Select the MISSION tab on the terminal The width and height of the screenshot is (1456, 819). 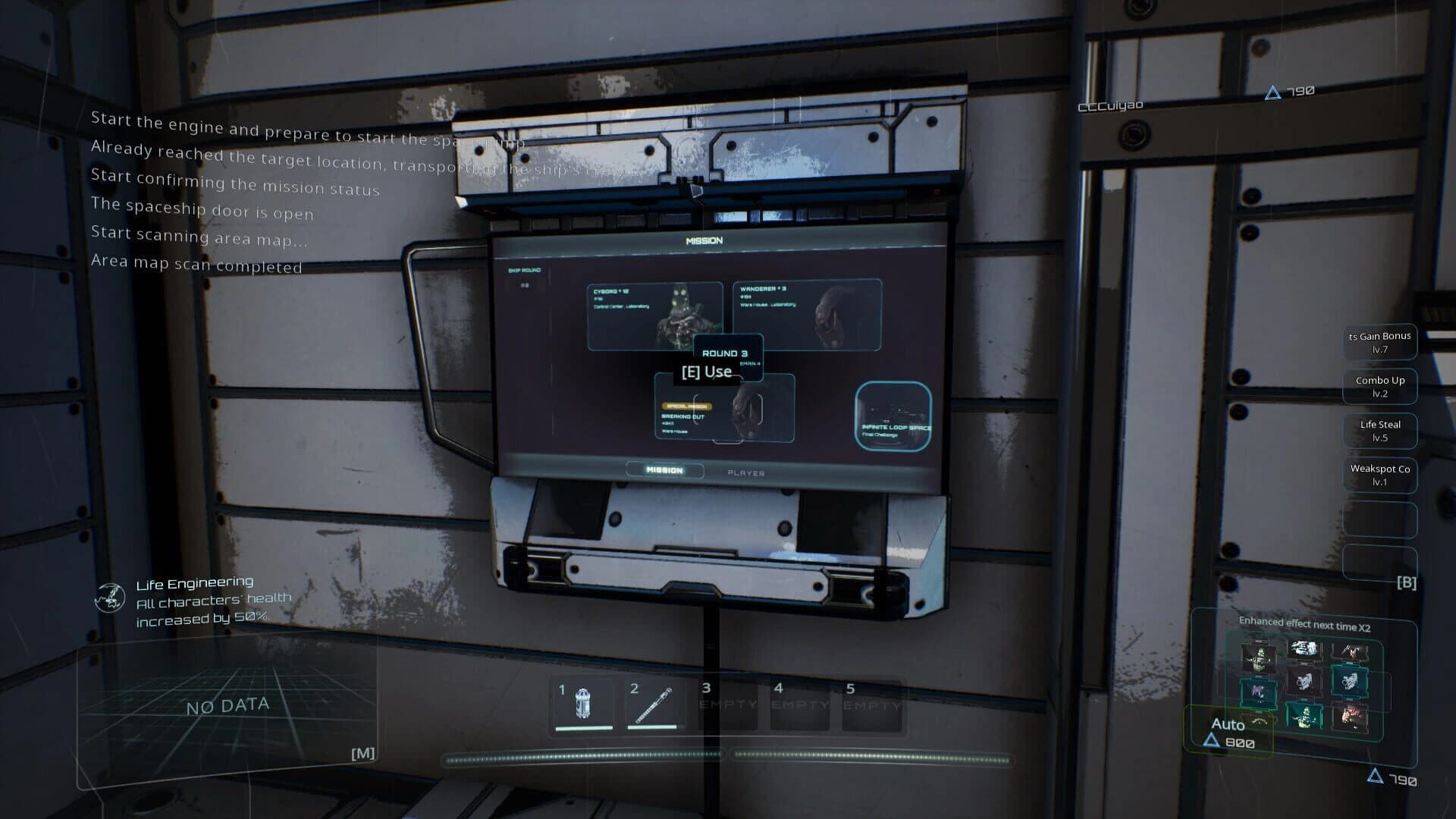[x=665, y=471]
